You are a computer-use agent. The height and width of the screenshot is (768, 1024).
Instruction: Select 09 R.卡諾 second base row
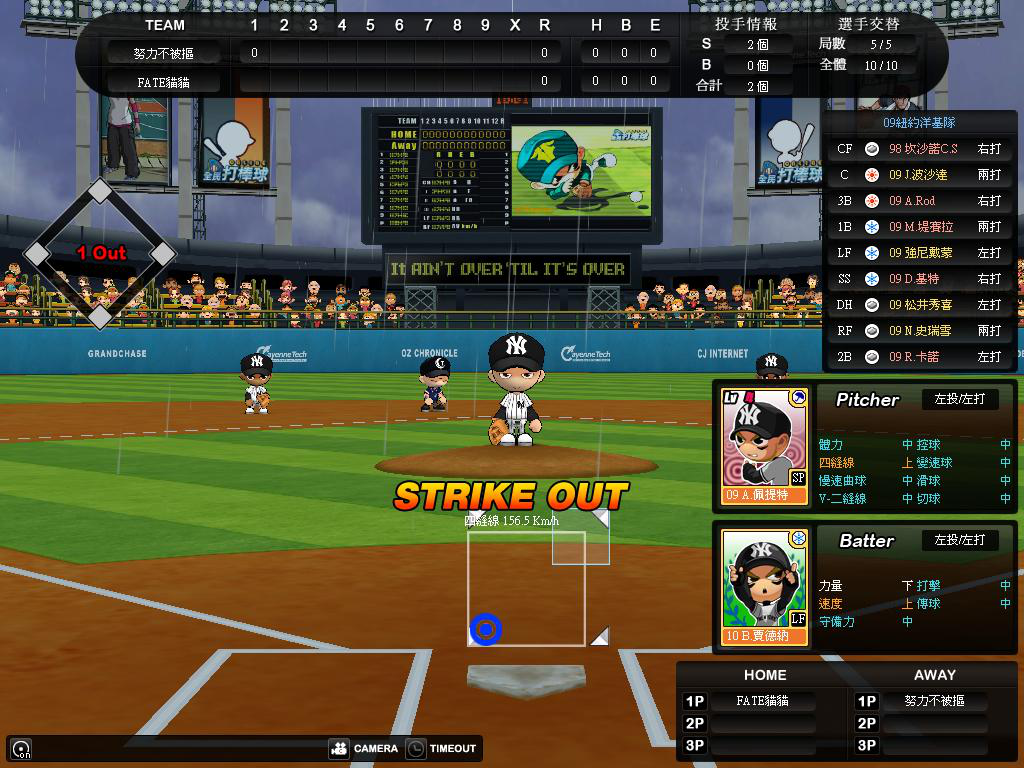click(x=919, y=357)
